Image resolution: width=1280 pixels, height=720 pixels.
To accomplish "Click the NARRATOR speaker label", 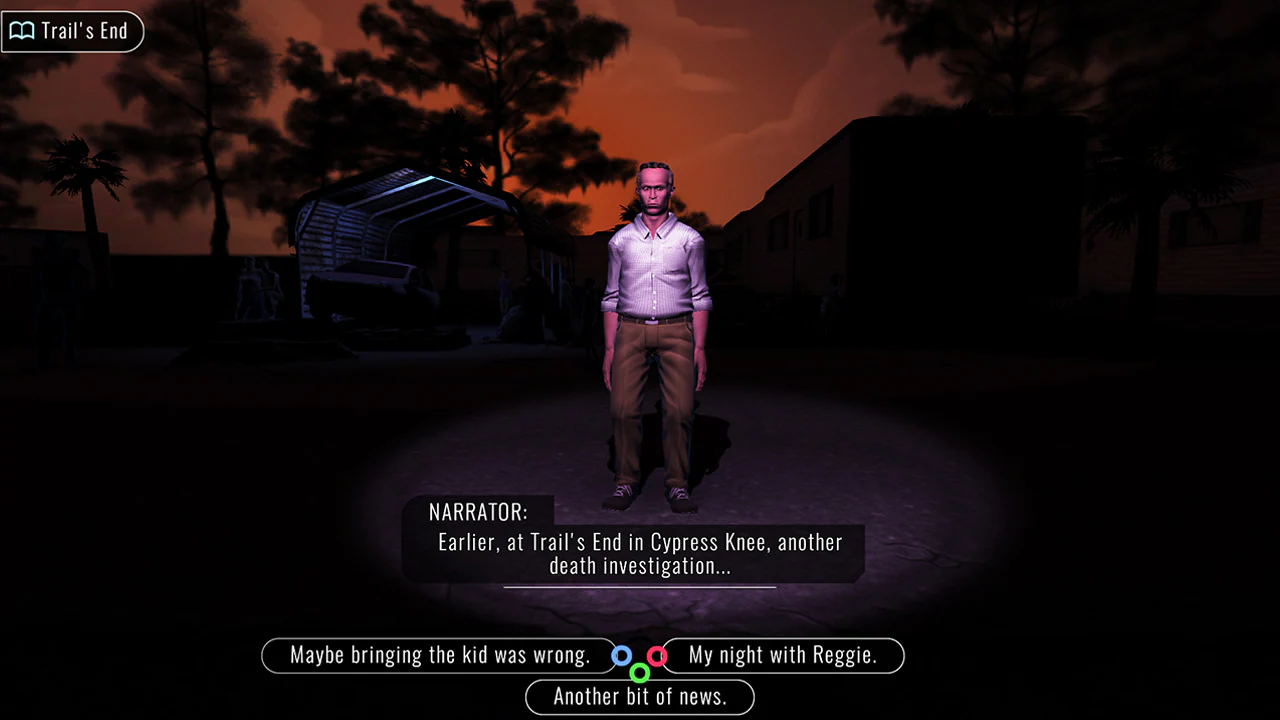I will 478,512.
